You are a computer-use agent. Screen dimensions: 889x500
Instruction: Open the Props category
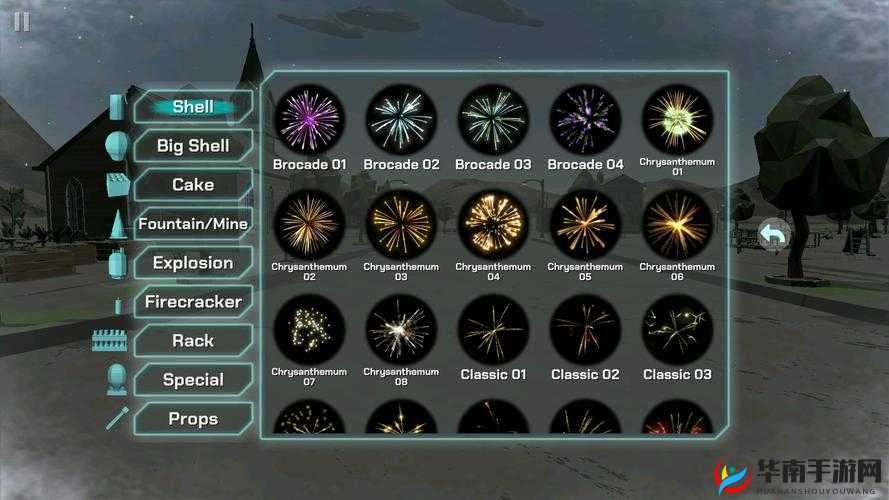(x=193, y=419)
